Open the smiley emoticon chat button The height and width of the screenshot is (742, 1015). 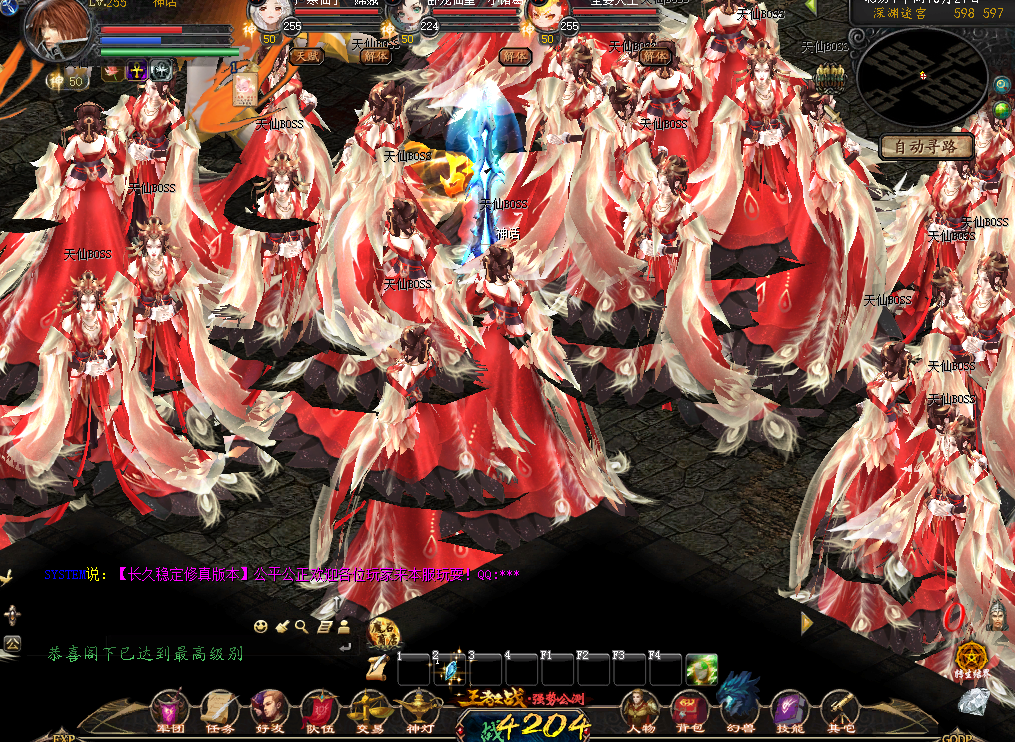point(260,627)
